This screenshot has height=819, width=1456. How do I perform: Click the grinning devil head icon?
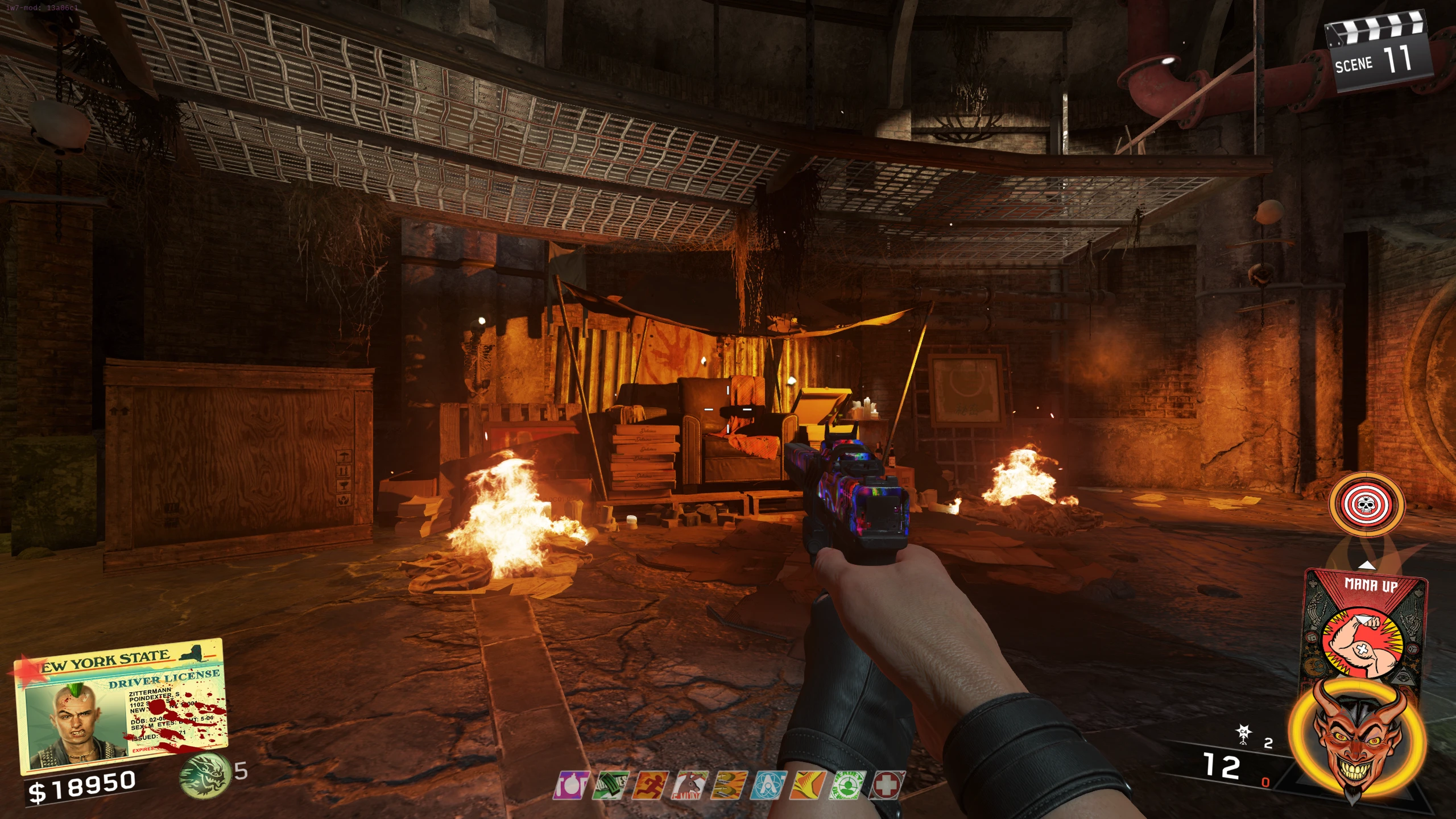click(1358, 739)
